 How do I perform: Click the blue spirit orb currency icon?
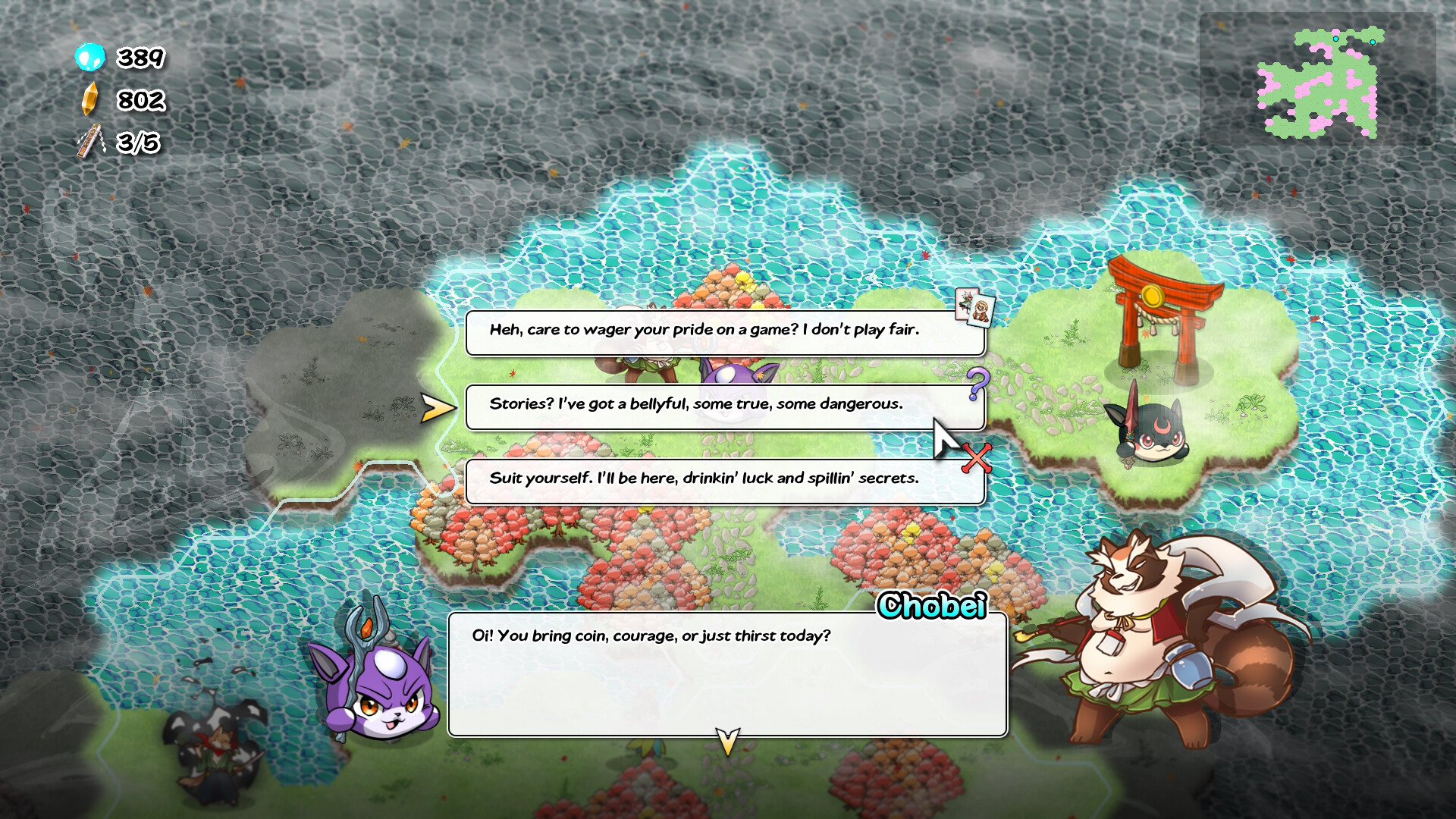pos(89,58)
